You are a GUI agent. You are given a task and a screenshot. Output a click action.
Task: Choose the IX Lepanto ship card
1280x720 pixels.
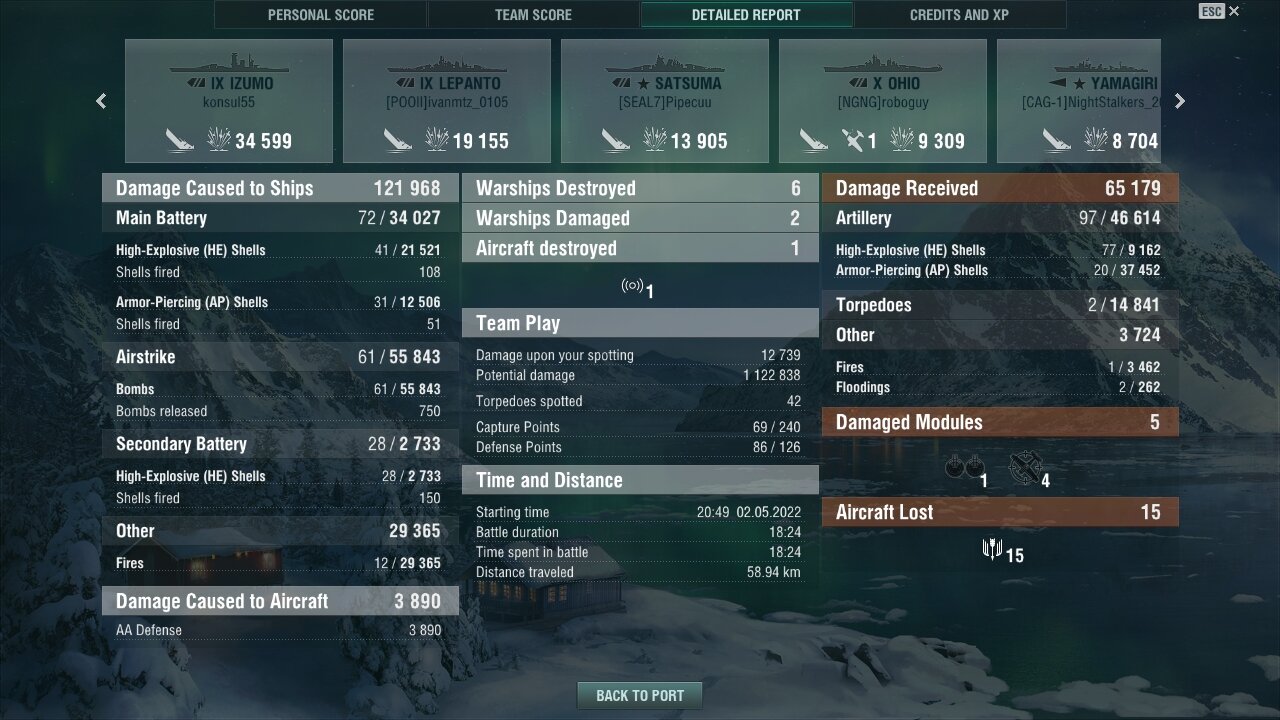click(x=447, y=101)
